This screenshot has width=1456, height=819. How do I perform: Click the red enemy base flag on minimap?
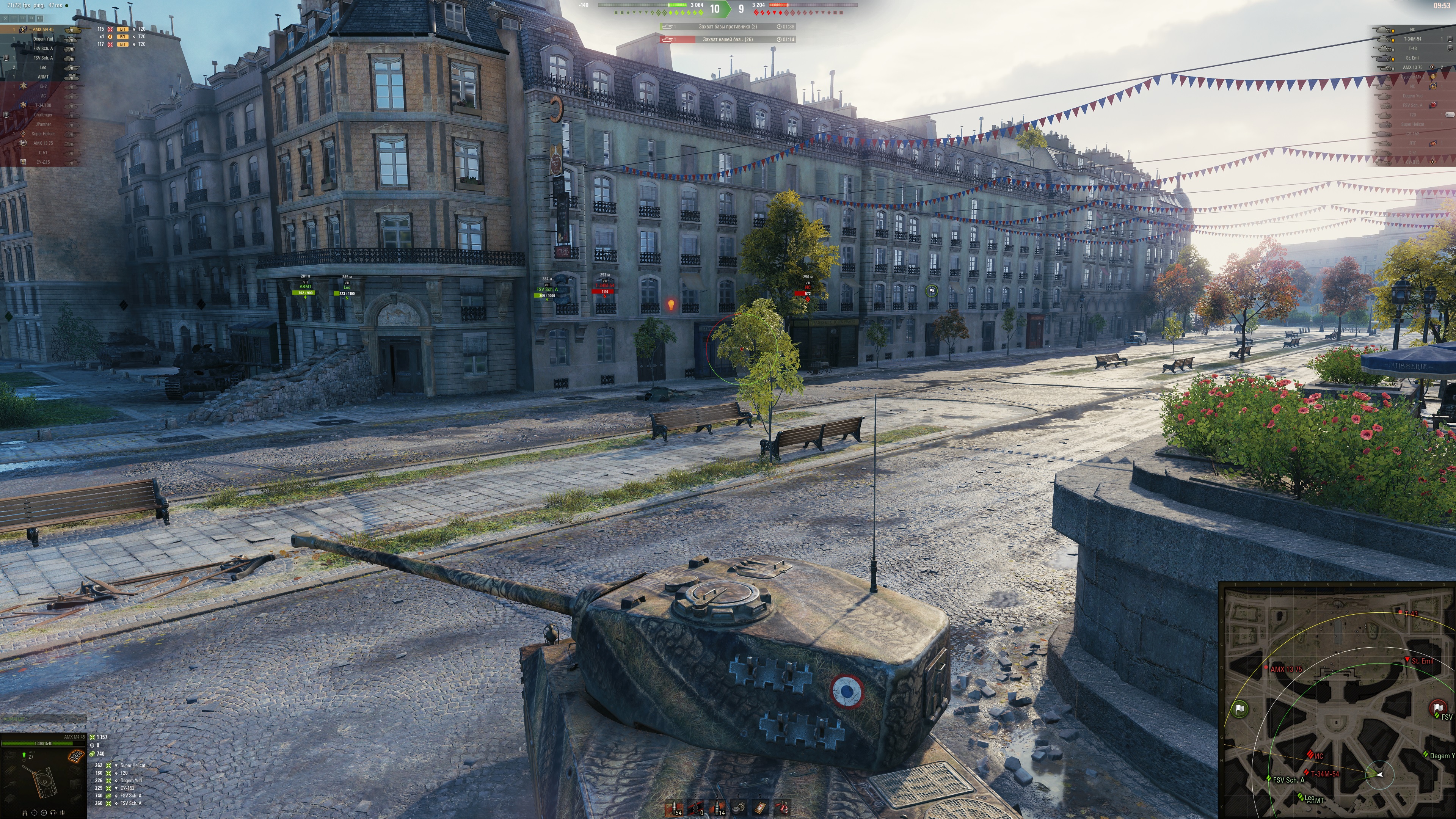[x=1438, y=708]
